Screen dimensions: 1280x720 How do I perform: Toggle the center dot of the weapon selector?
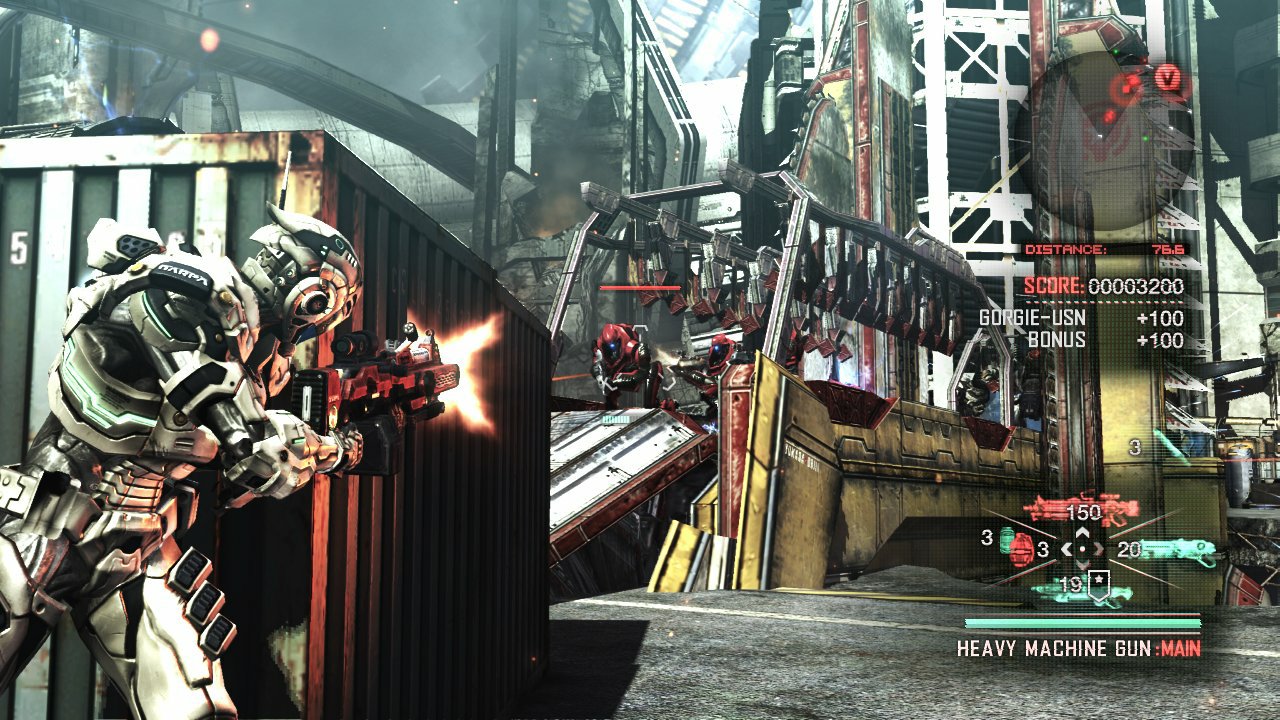pyautogui.click(x=1082, y=549)
